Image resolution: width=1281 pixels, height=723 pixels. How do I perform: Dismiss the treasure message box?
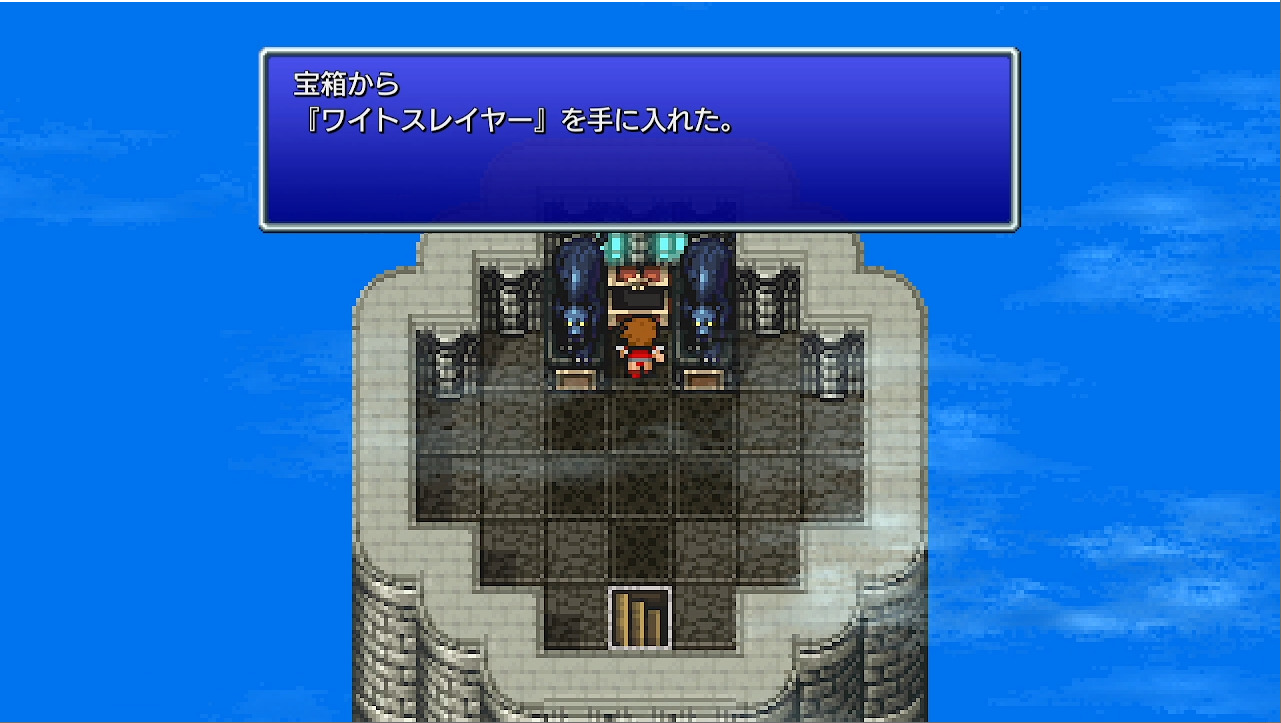tap(640, 140)
